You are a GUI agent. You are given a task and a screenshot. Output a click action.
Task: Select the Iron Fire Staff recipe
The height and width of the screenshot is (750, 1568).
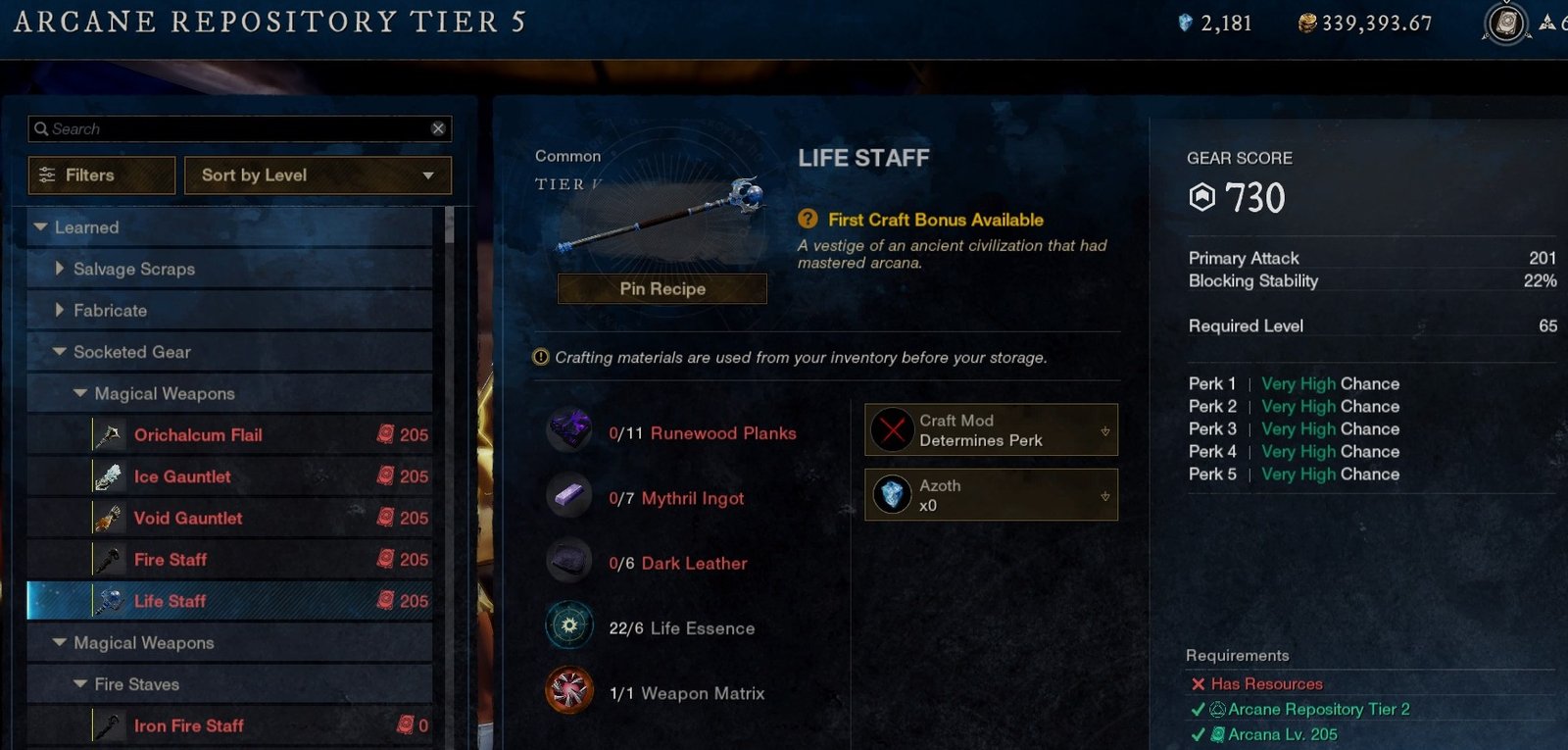point(189,725)
